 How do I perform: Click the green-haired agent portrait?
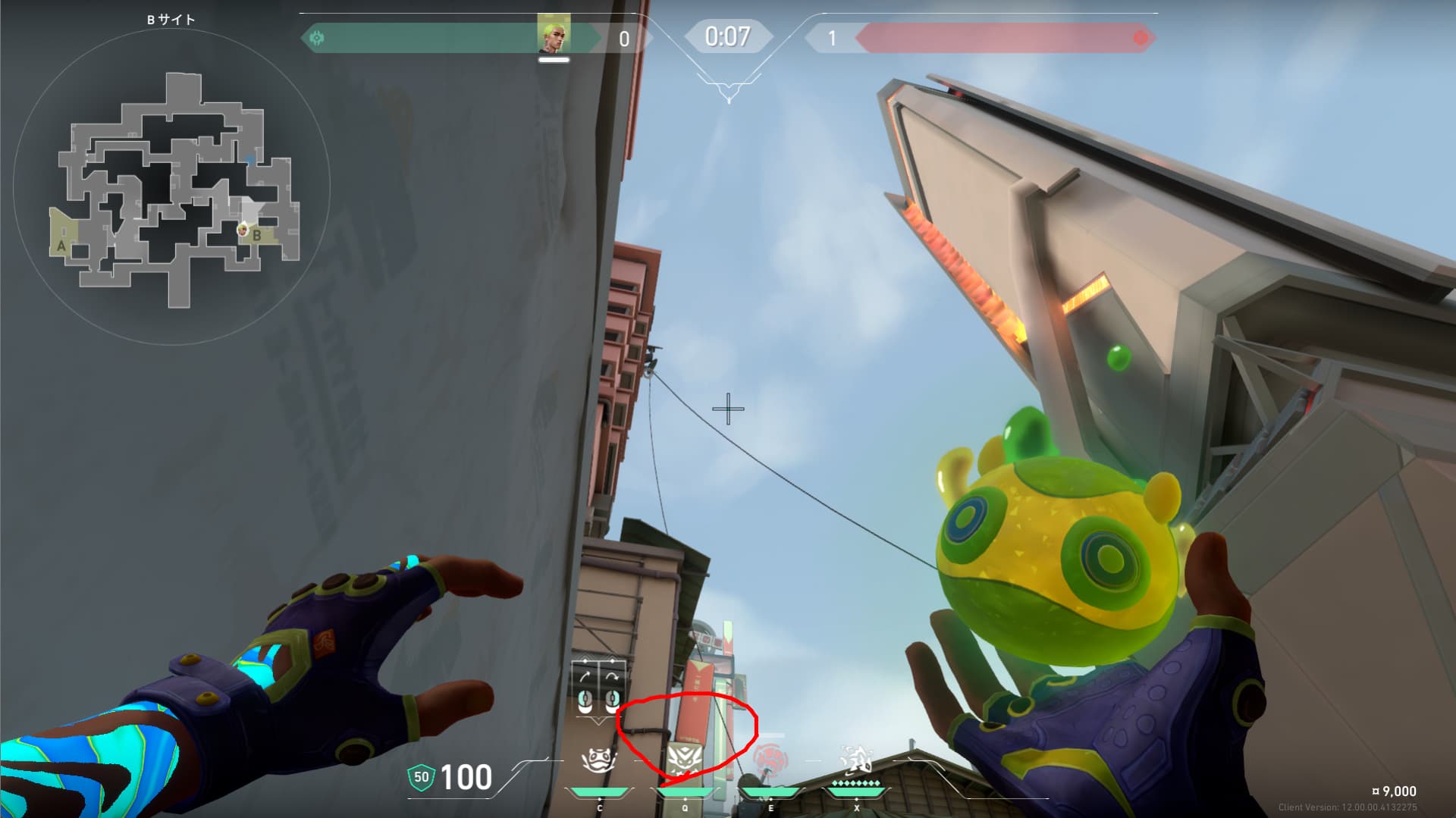tap(554, 35)
